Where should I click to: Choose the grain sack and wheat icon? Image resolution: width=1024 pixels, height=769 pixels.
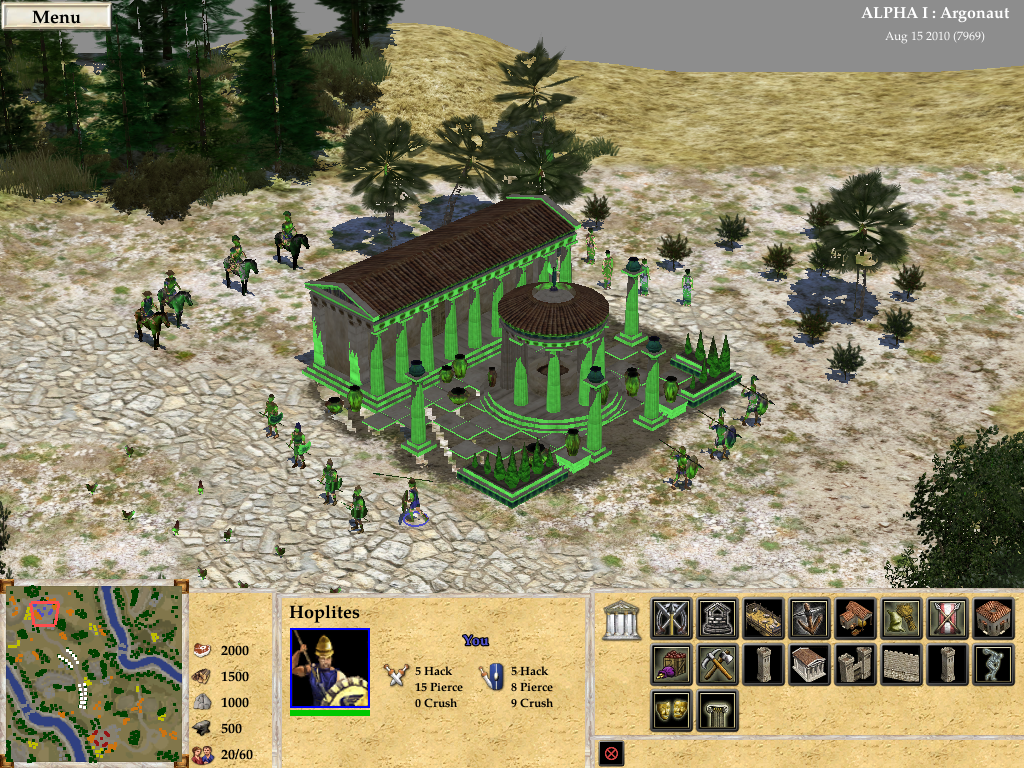tap(901, 619)
